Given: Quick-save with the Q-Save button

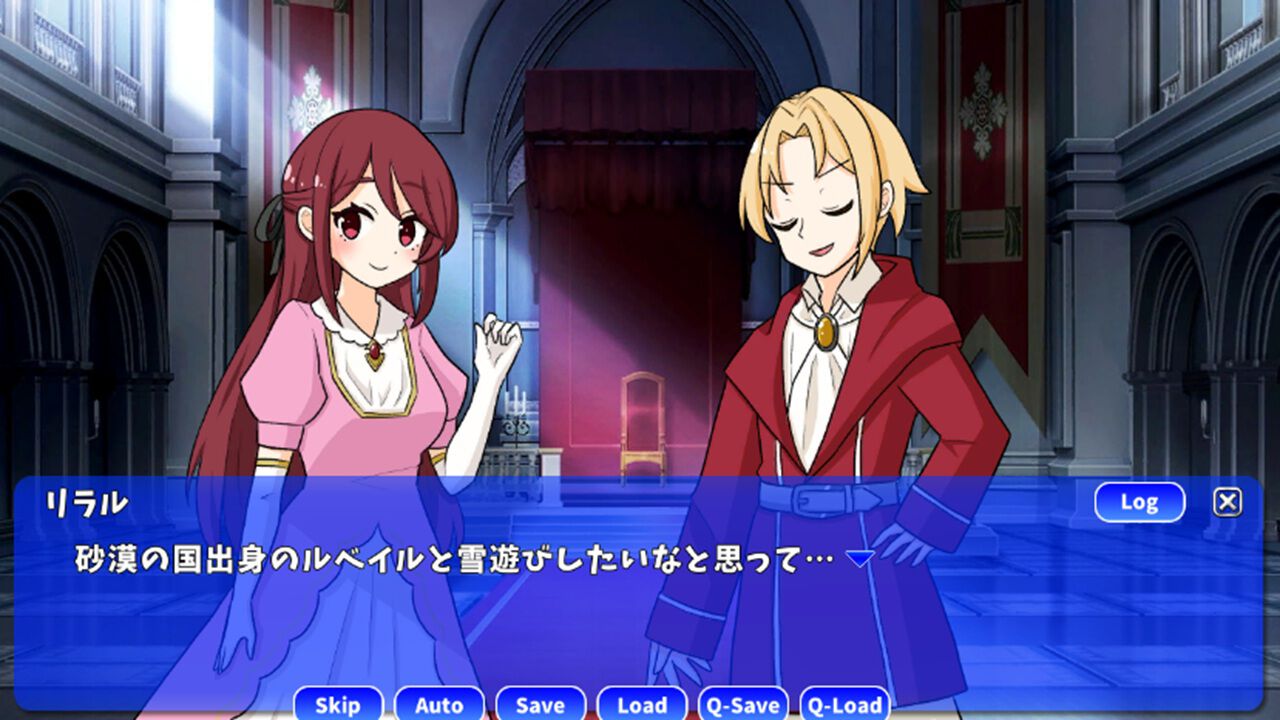Looking at the screenshot, I should [744, 705].
